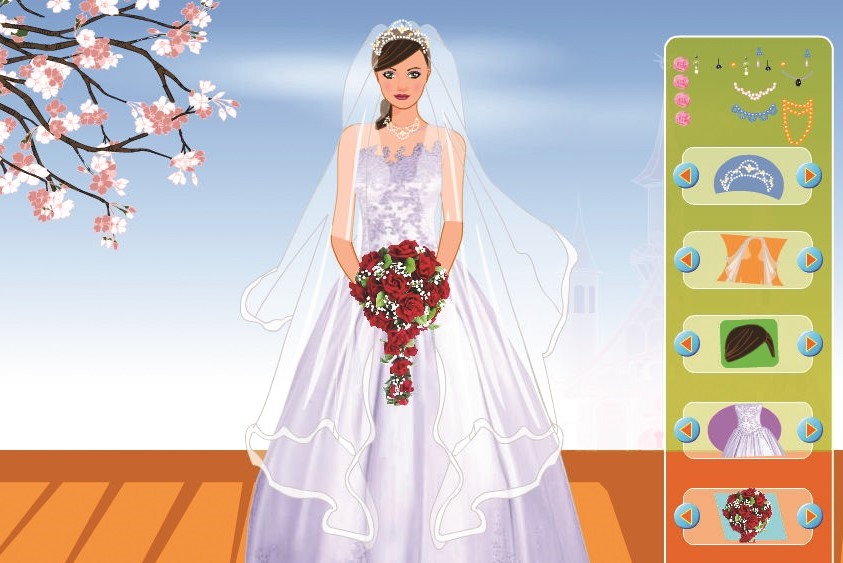This screenshot has width=843, height=563.
Task: Put on the long orange bead necklace
Action: pyautogui.click(x=797, y=122)
